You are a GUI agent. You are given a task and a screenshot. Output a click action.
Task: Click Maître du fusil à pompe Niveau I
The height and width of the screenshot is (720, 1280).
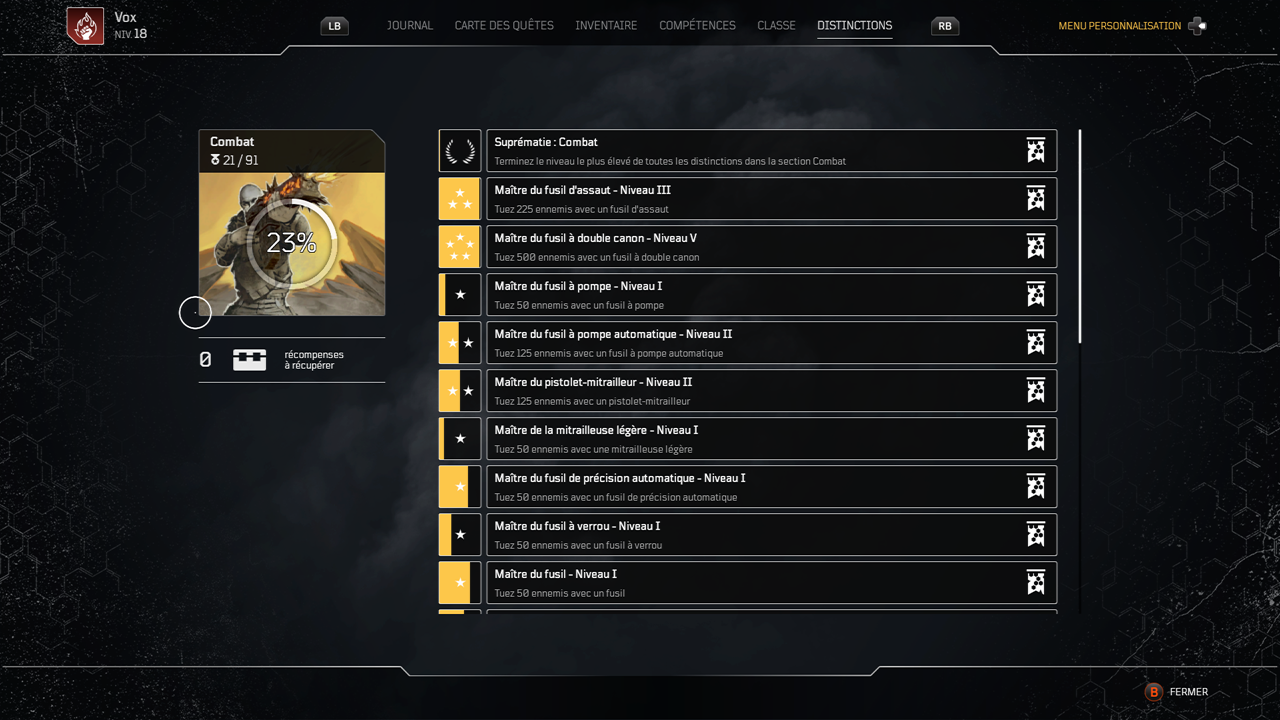click(x=771, y=295)
